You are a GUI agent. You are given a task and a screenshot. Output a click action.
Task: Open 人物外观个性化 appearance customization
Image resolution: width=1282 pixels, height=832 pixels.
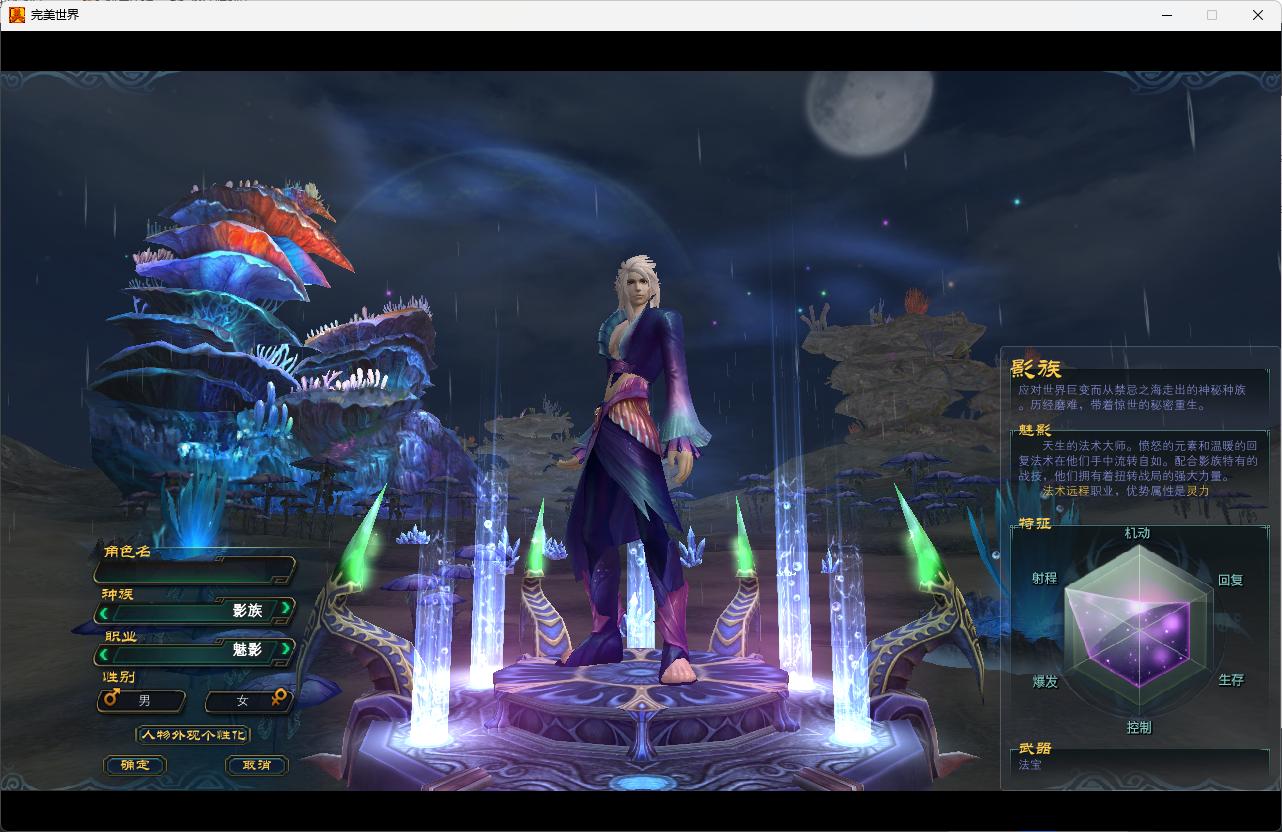pyautogui.click(x=193, y=735)
